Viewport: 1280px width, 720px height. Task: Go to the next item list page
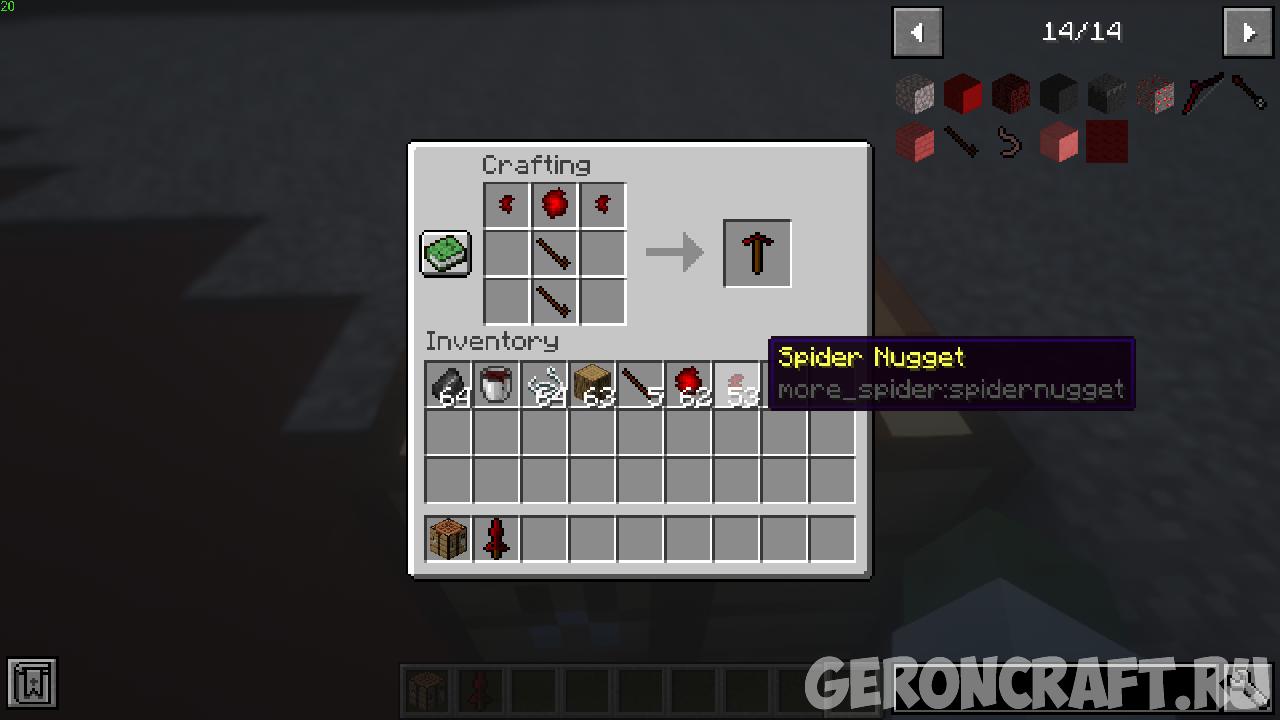(x=1247, y=33)
